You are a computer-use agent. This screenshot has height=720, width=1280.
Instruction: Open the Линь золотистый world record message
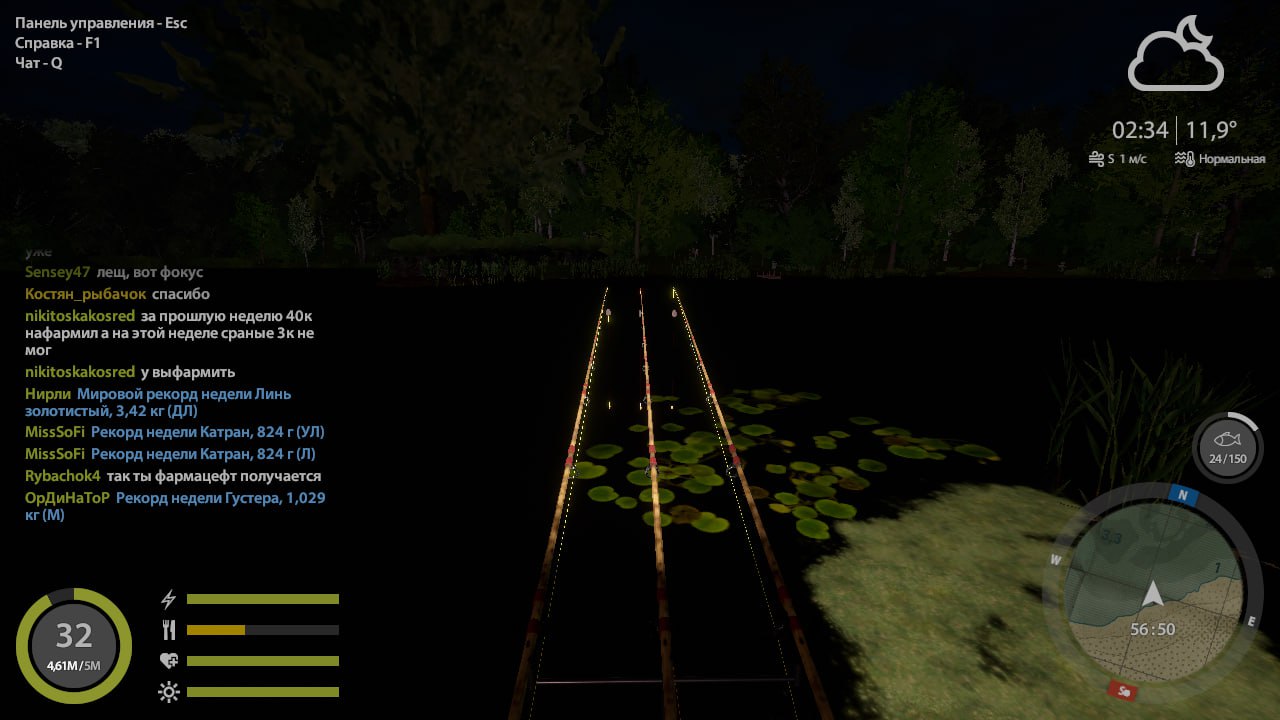pos(184,402)
